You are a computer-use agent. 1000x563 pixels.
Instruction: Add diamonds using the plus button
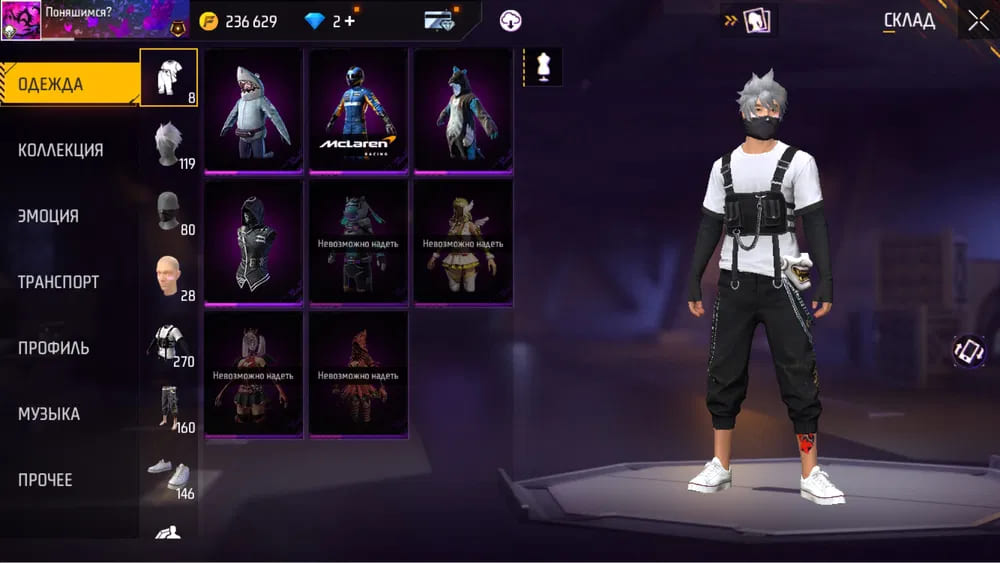(350, 21)
